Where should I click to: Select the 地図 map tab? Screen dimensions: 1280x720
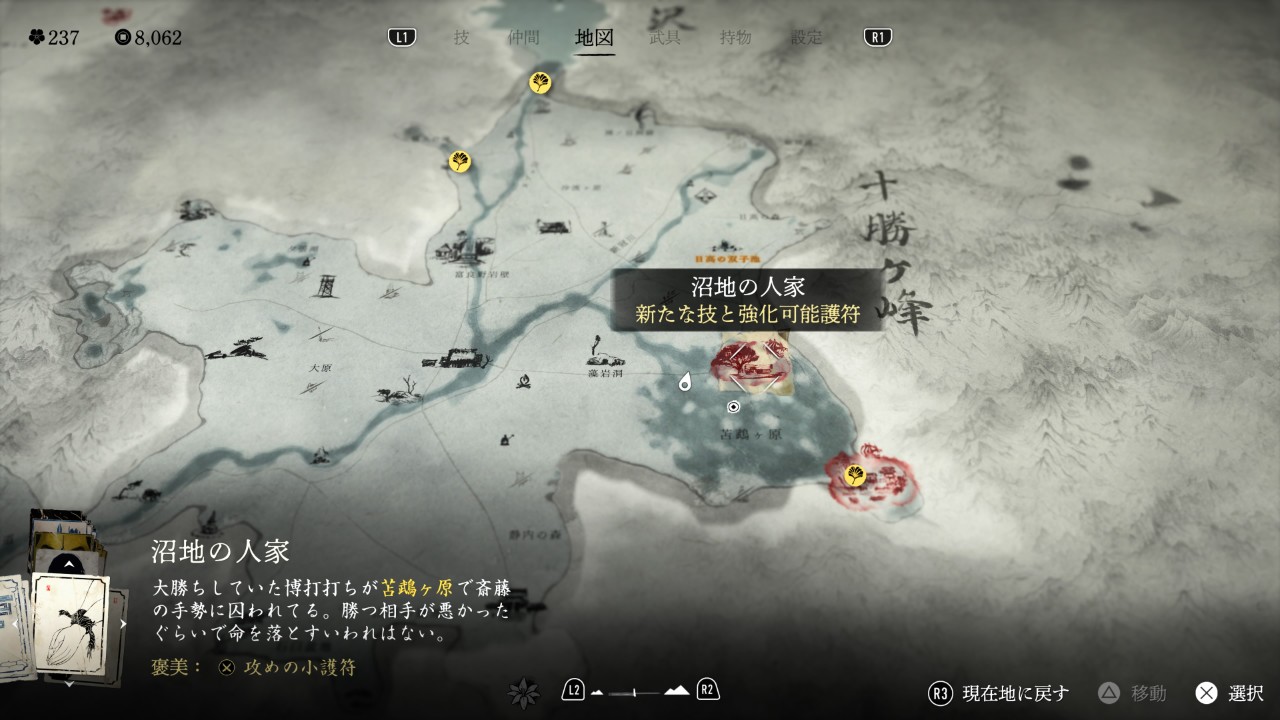click(595, 38)
